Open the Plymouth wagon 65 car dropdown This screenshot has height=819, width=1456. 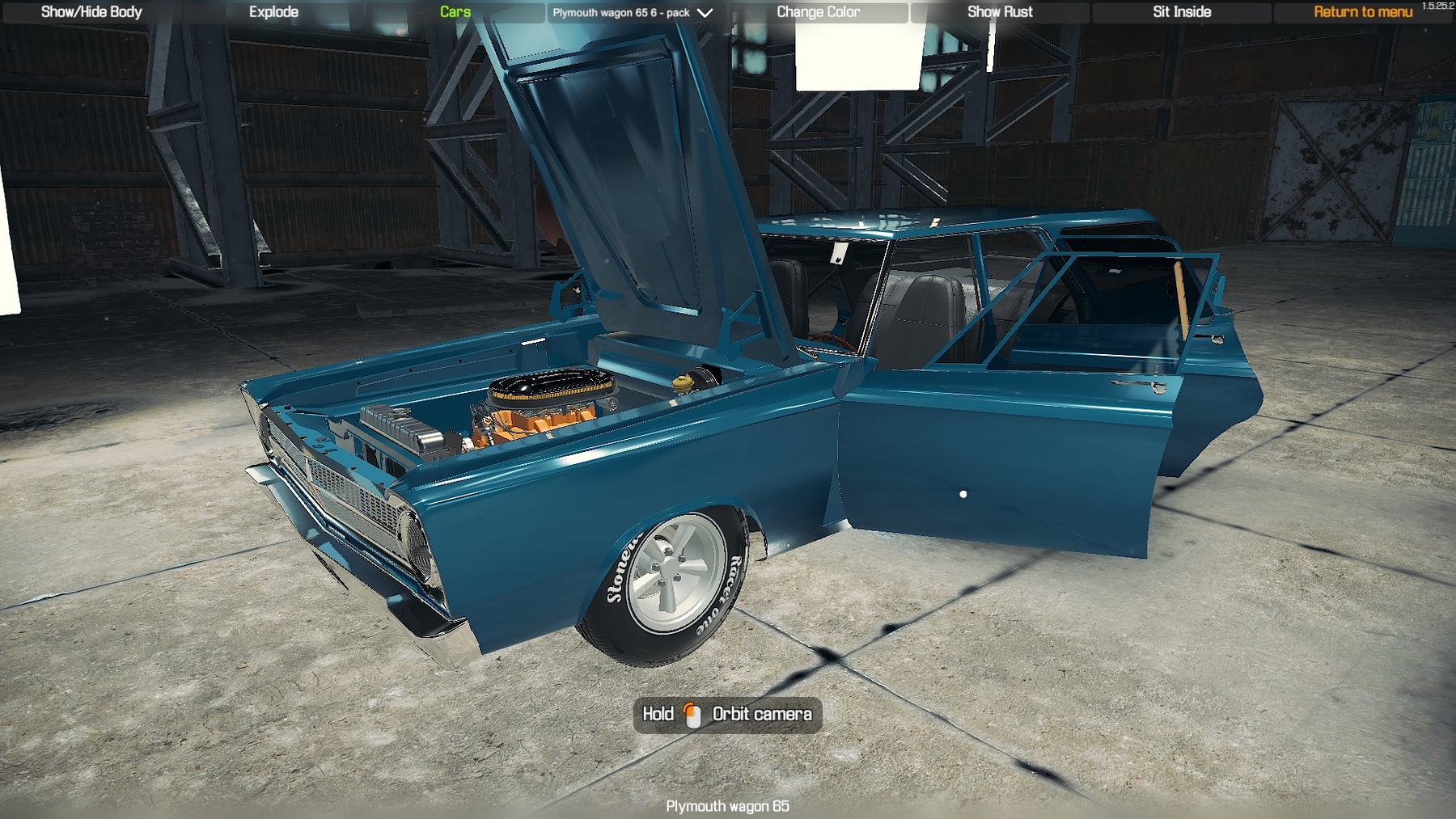(x=633, y=13)
